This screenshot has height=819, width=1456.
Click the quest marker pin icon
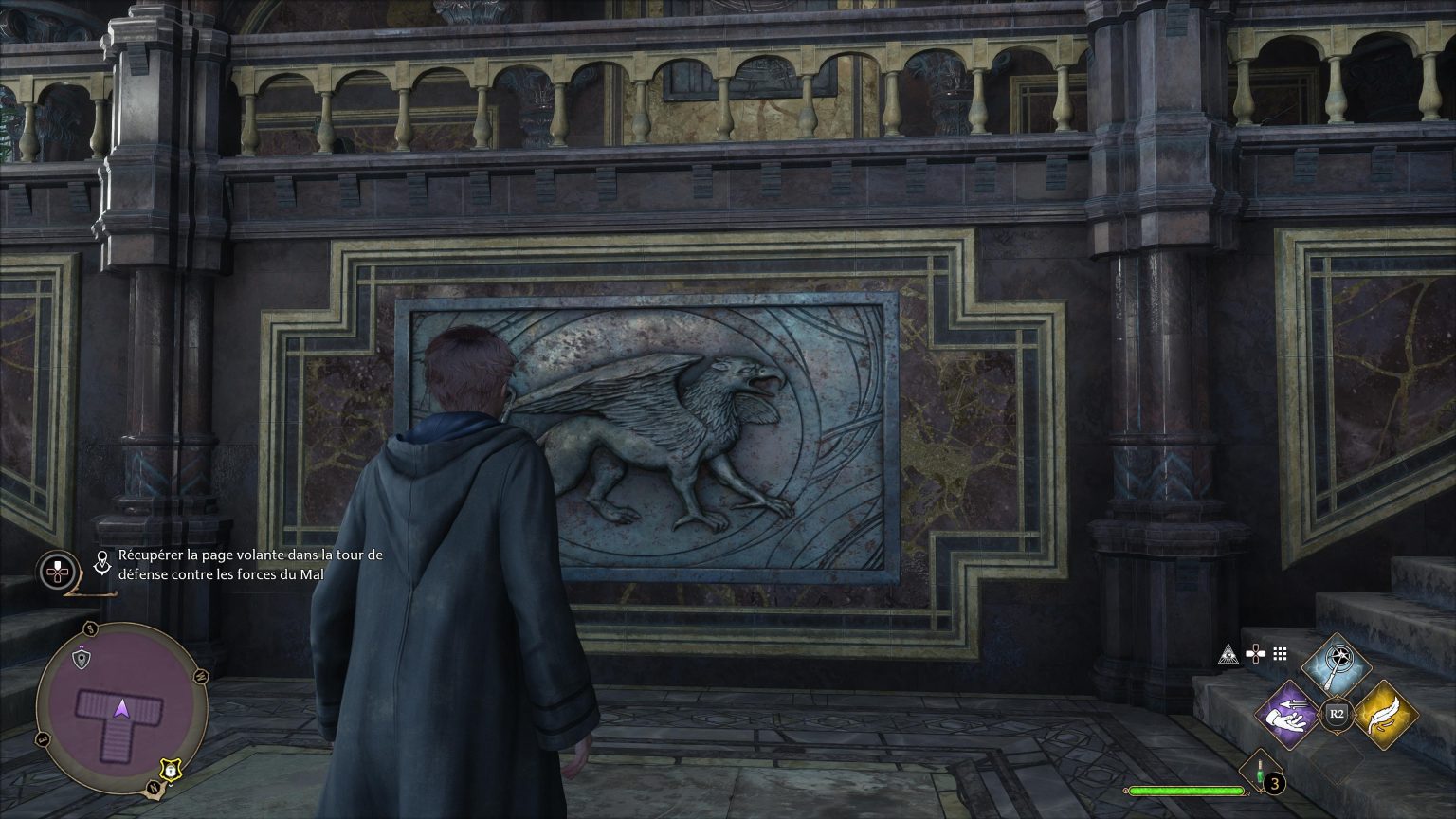tap(100, 562)
